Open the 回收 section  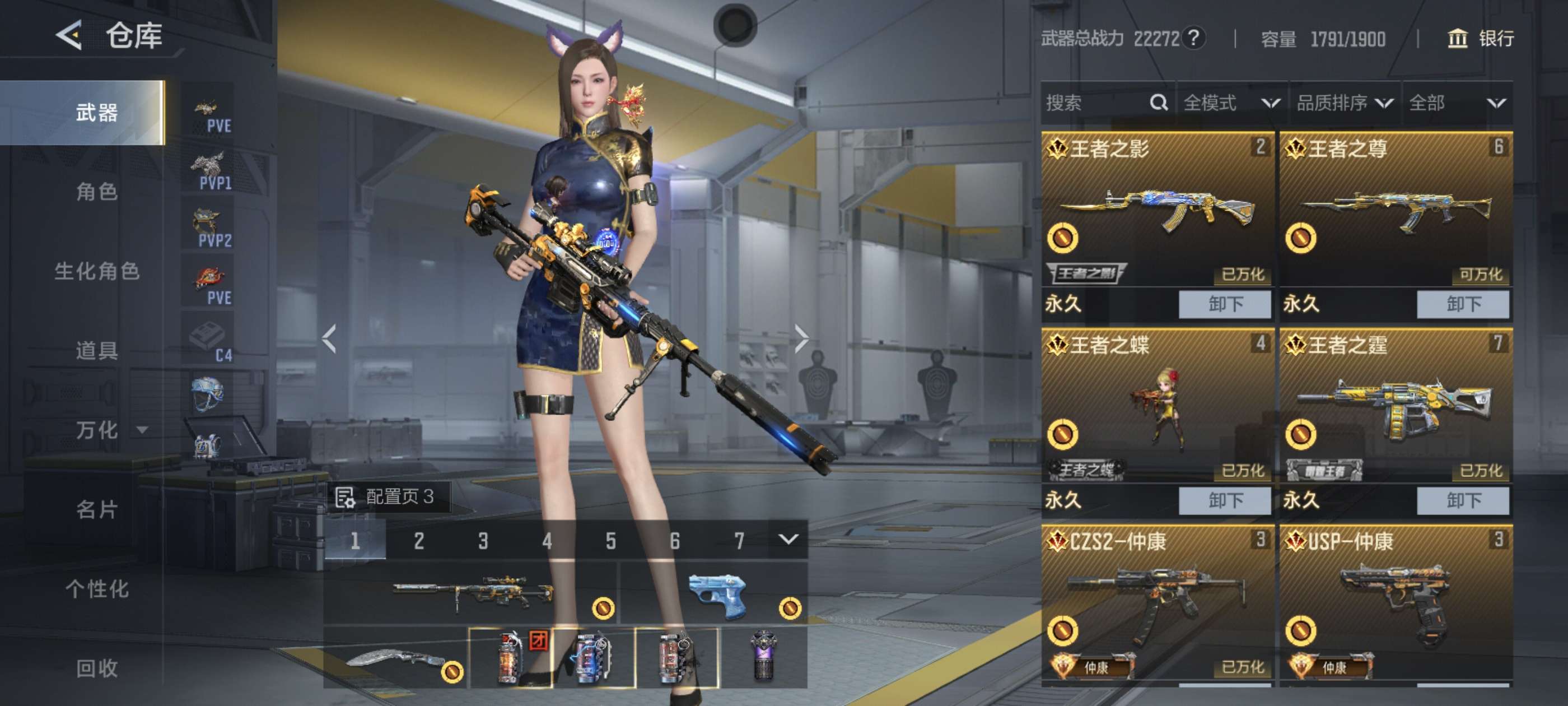click(x=96, y=668)
